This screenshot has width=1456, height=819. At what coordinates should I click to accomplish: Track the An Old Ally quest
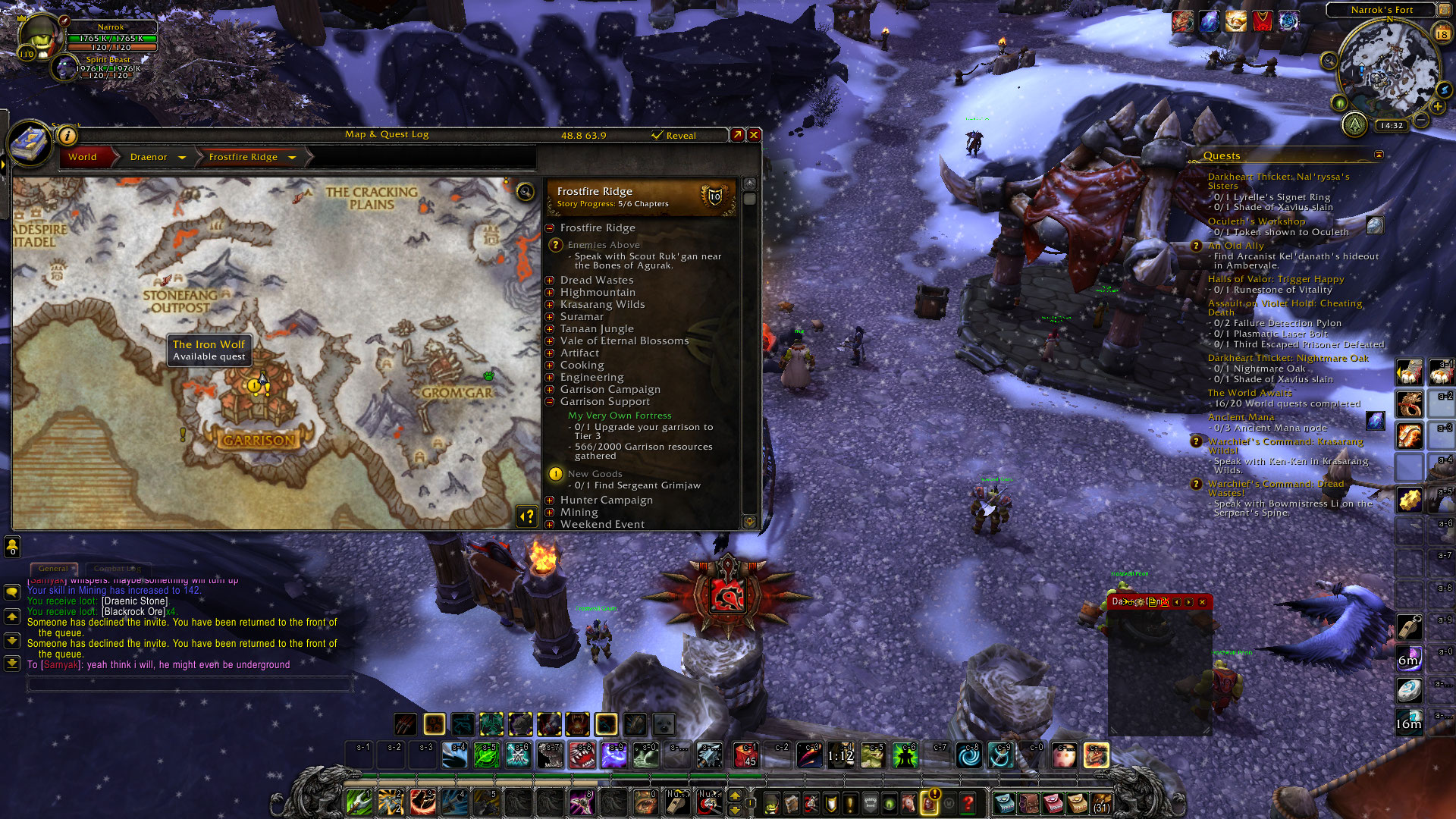pos(1236,246)
